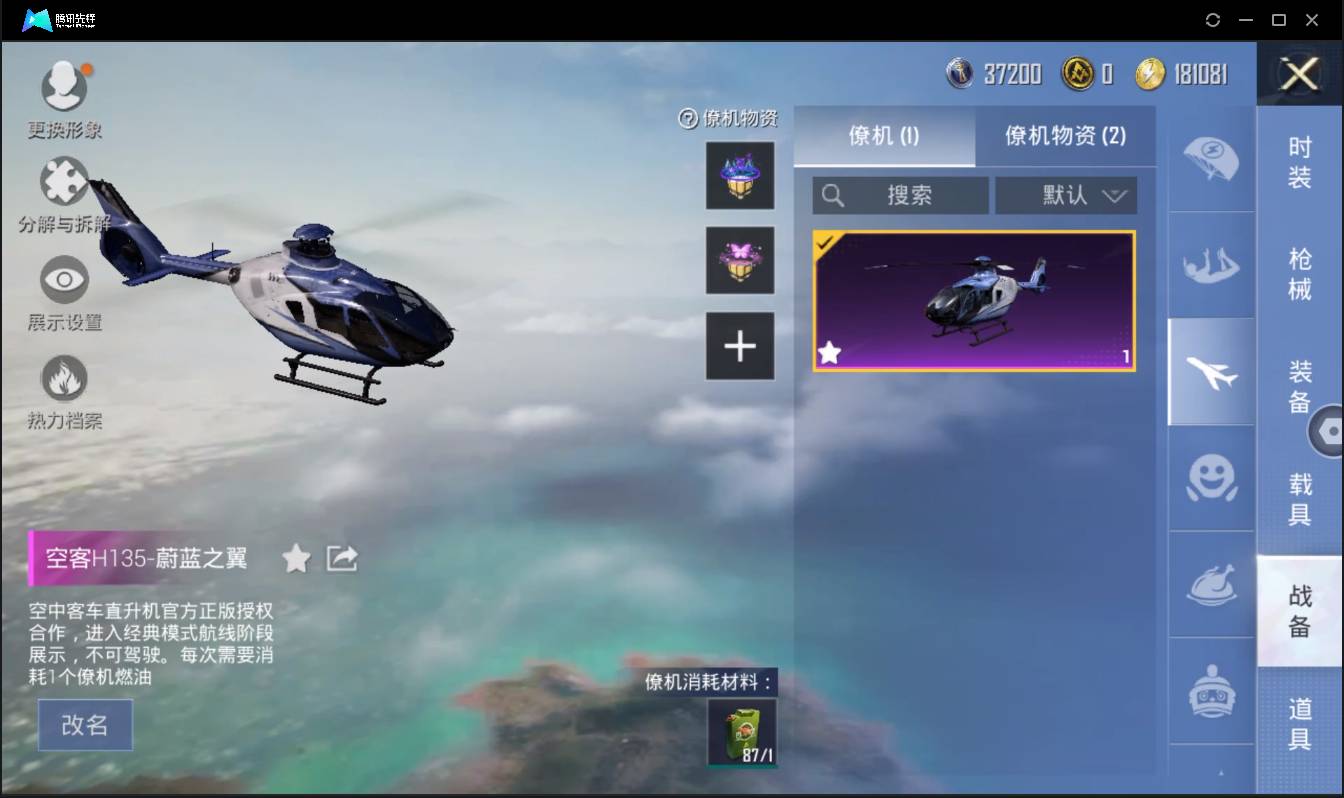Select the airplane wingman category icon

[1211, 371]
